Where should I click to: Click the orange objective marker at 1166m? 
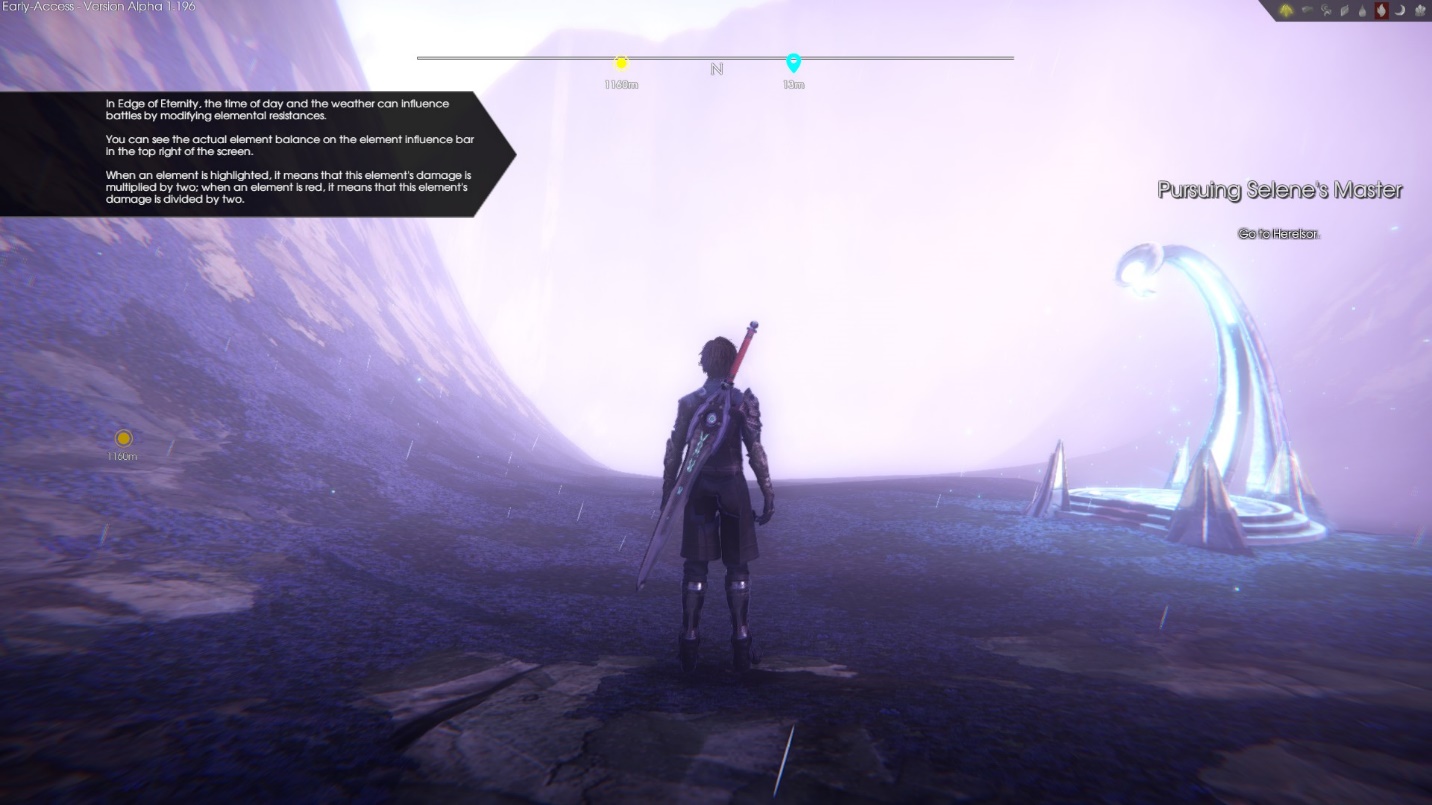coord(123,438)
